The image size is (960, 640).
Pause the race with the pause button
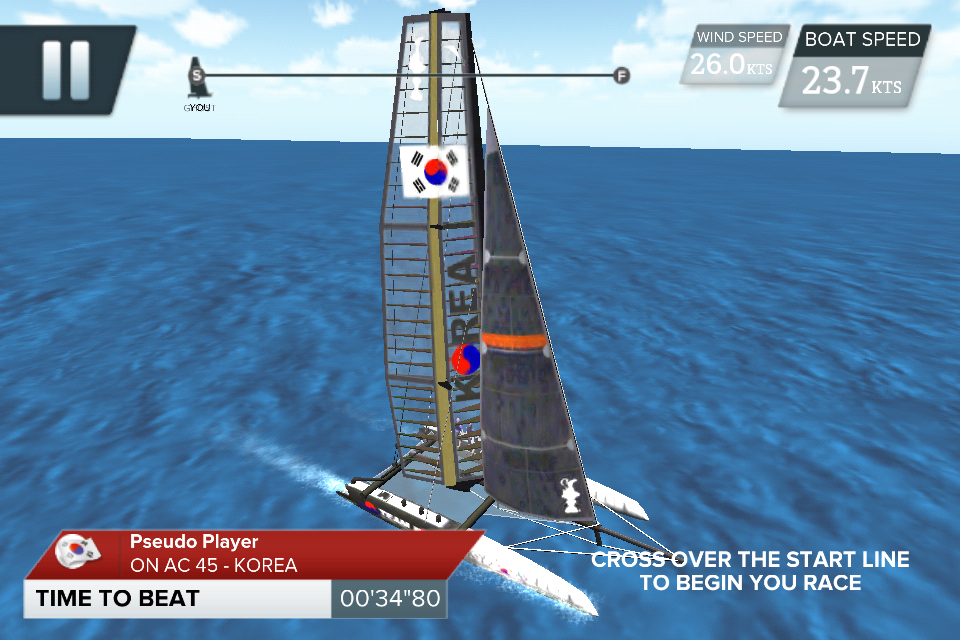(x=65, y=70)
